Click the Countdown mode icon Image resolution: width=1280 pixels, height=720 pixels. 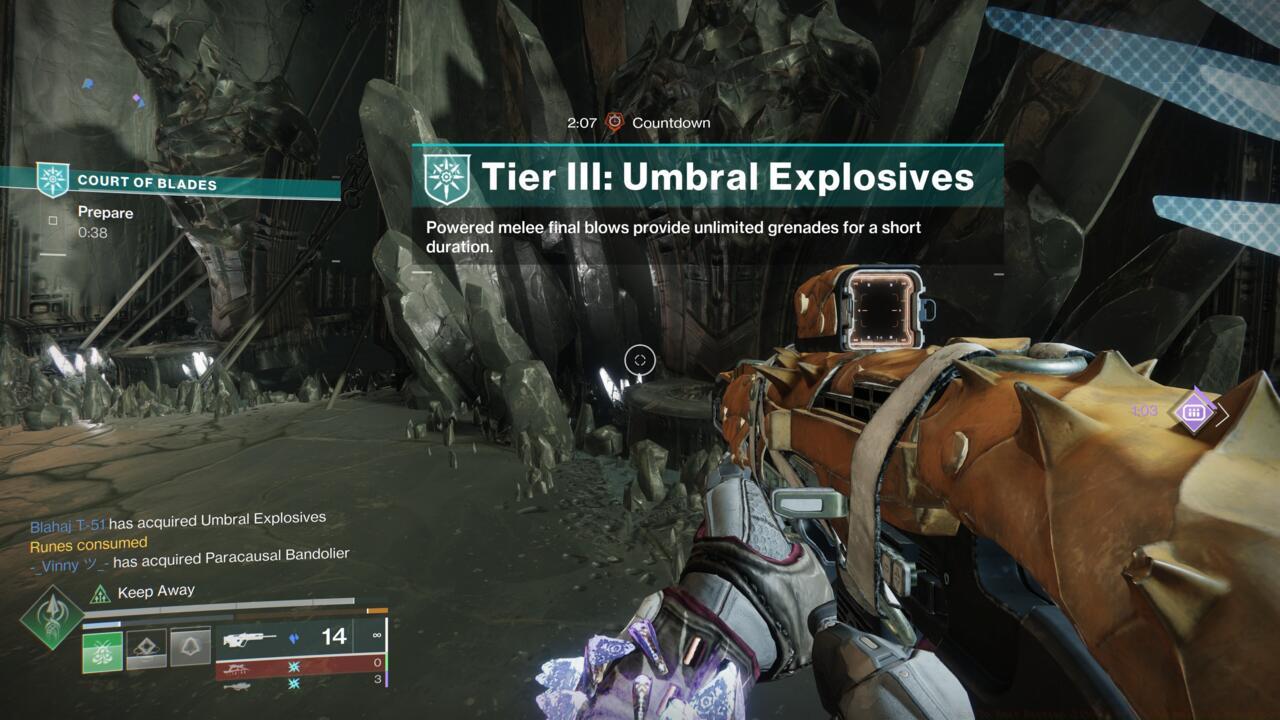(614, 122)
